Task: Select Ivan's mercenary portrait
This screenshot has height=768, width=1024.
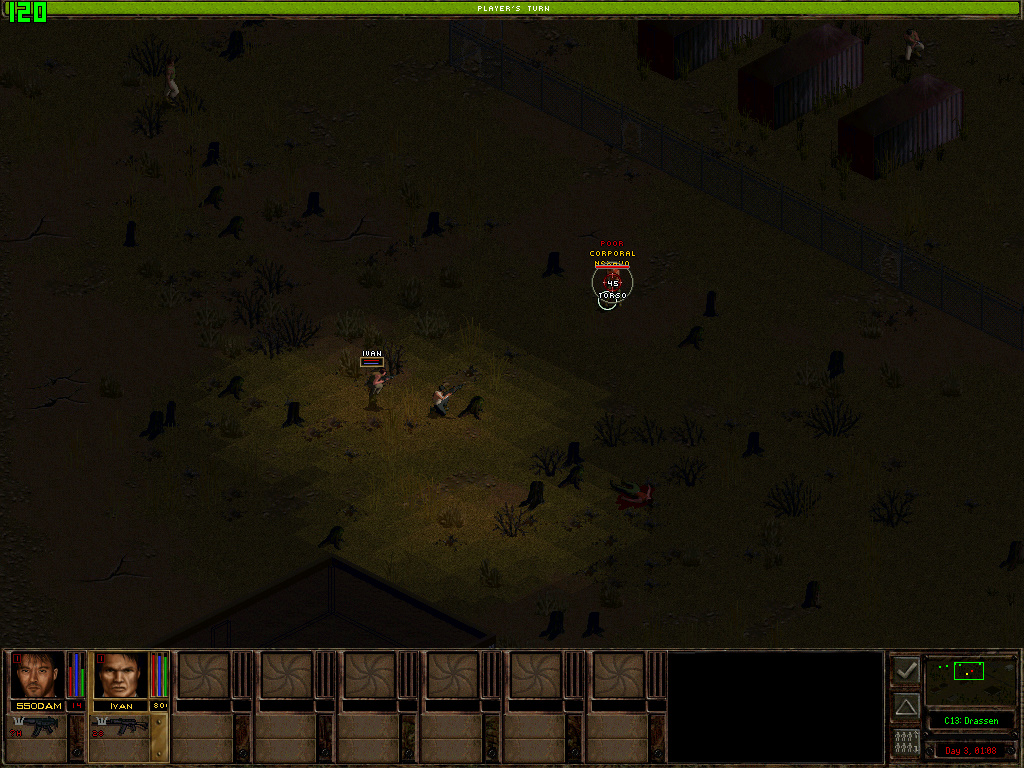Action: pos(120,675)
